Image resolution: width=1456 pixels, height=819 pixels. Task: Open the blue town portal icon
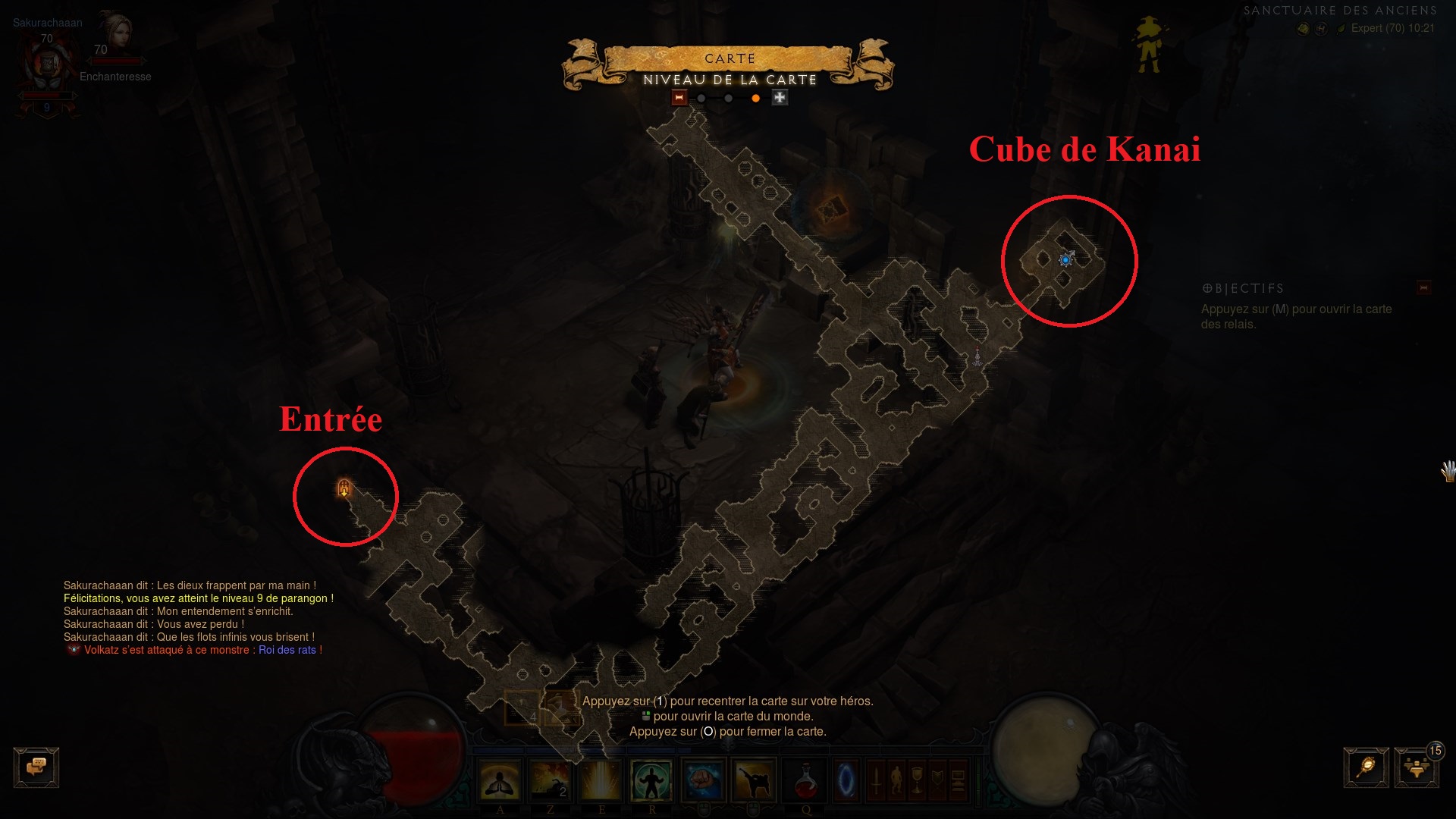click(x=847, y=780)
